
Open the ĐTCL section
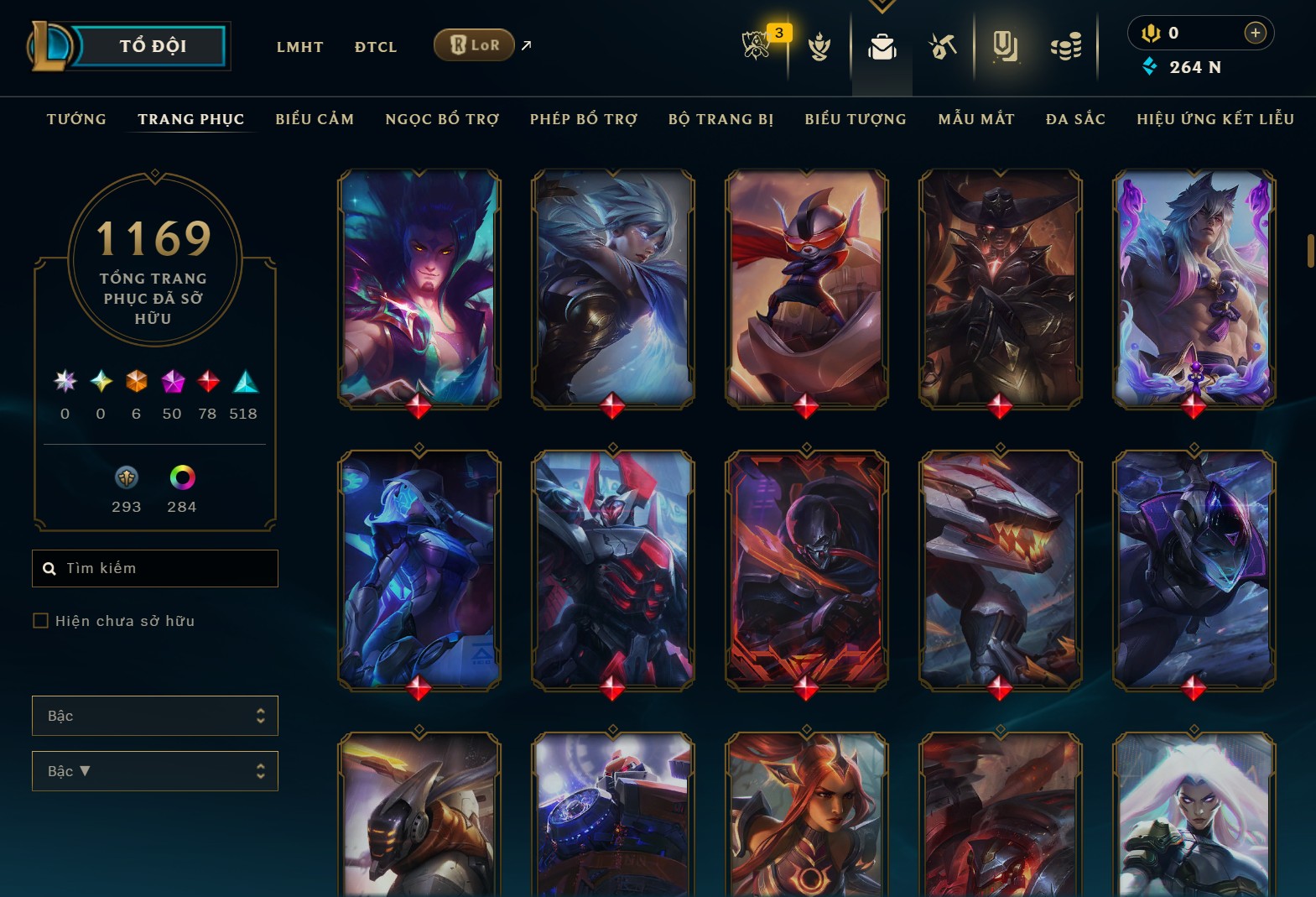[376, 47]
